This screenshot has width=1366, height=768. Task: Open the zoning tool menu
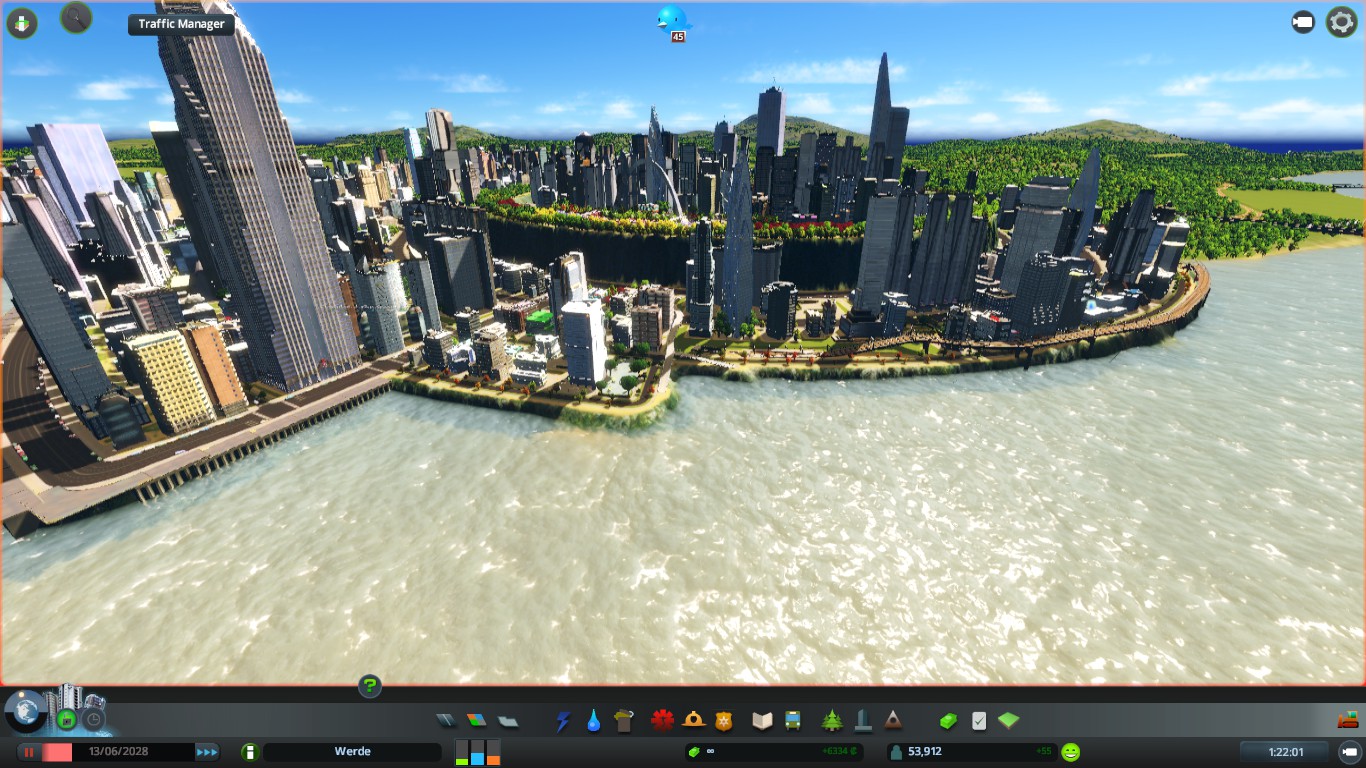tap(477, 720)
